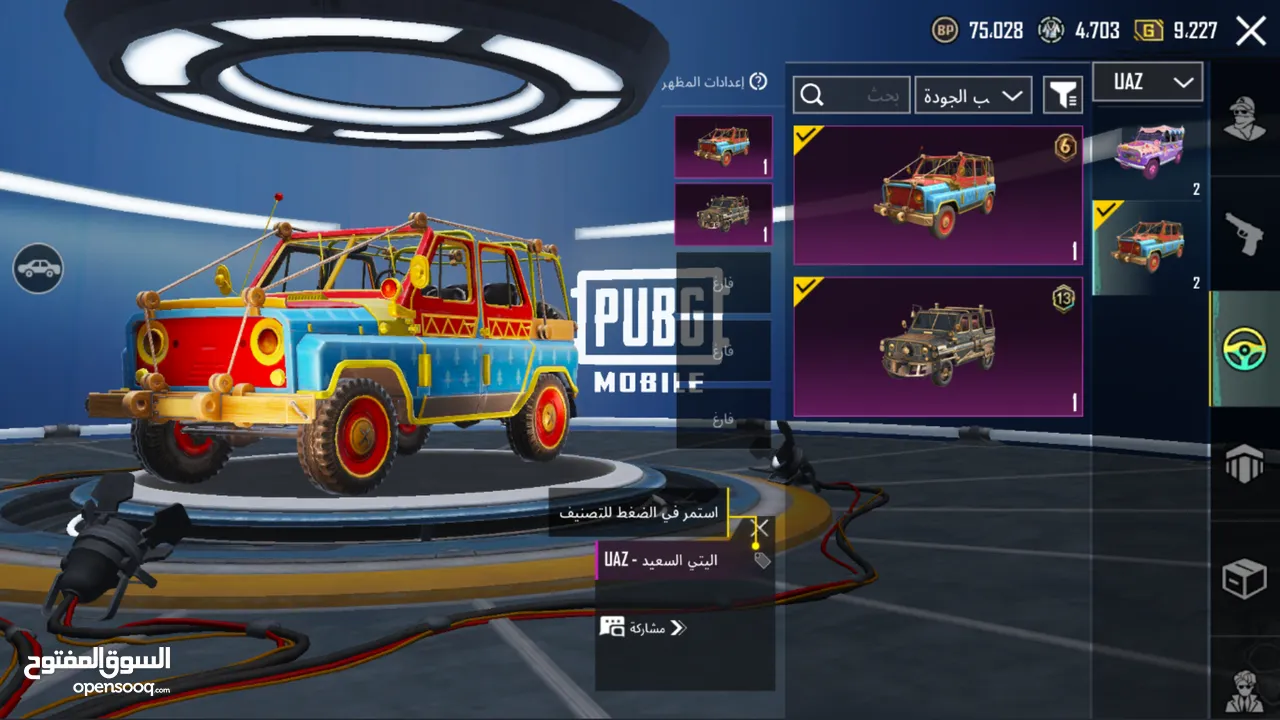Select the blue and red UAZ skin card
Viewport: 1280px width, 720px height.
click(x=938, y=195)
